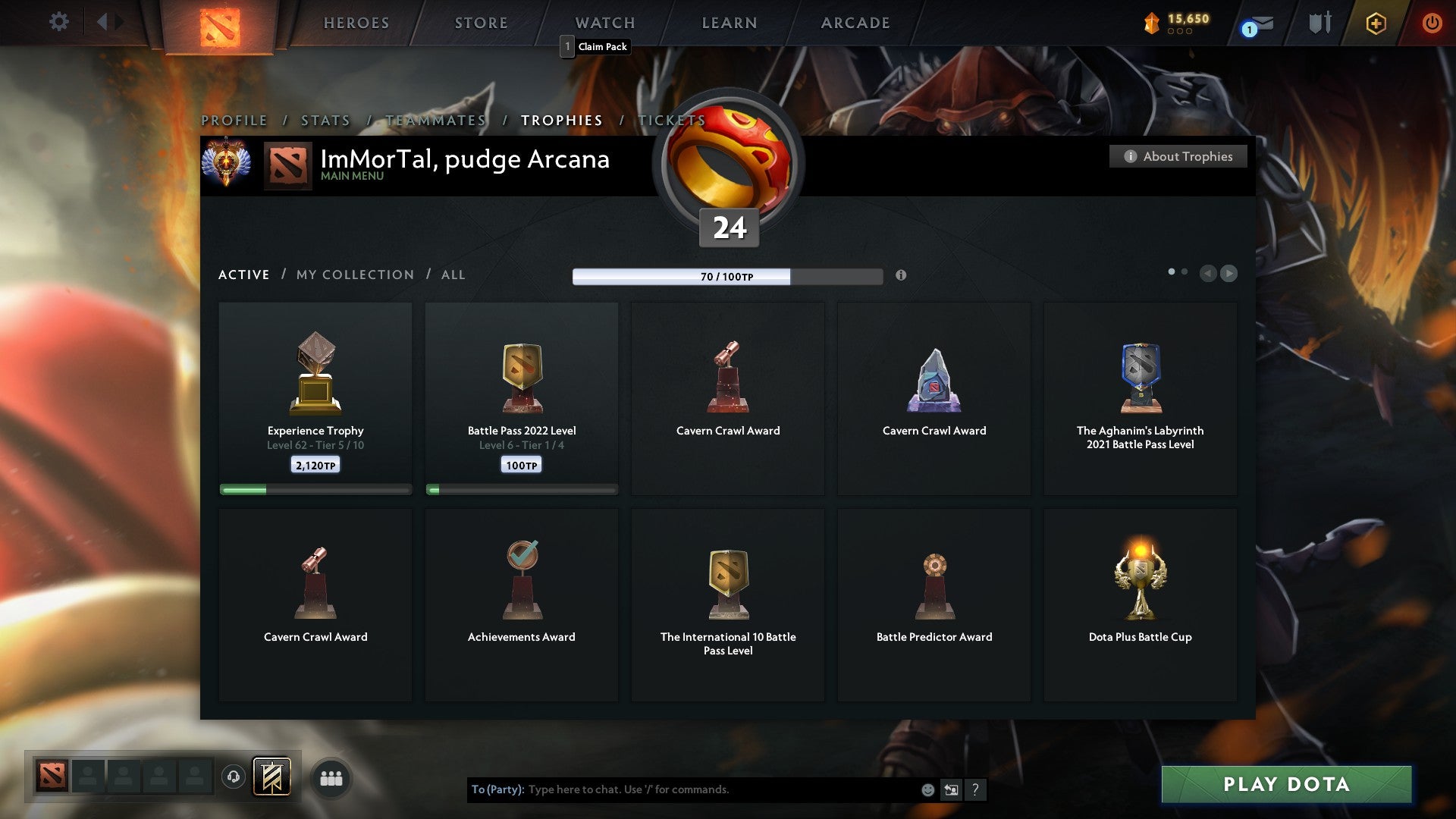The height and width of the screenshot is (819, 1456).
Task: View the Teammates tab
Action: [x=436, y=121]
